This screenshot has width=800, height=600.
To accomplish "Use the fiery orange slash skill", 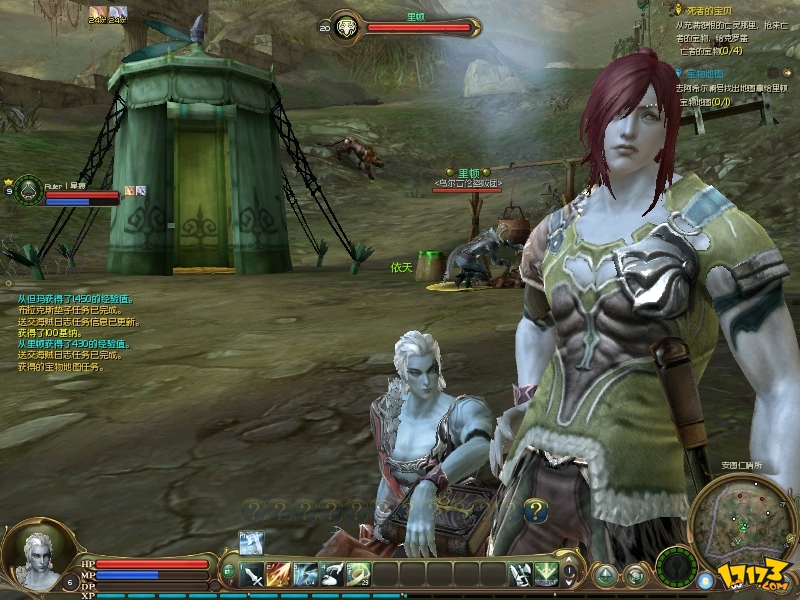I will pyautogui.click(x=279, y=575).
